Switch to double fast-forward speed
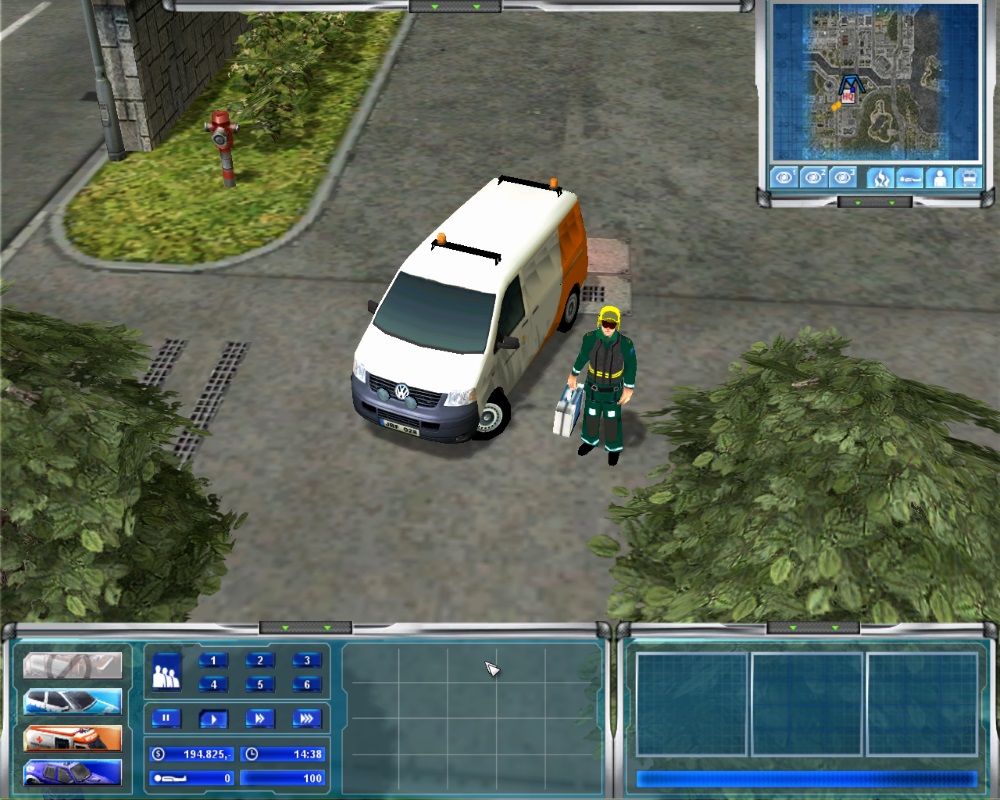This screenshot has width=1000, height=800. click(x=260, y=718)
